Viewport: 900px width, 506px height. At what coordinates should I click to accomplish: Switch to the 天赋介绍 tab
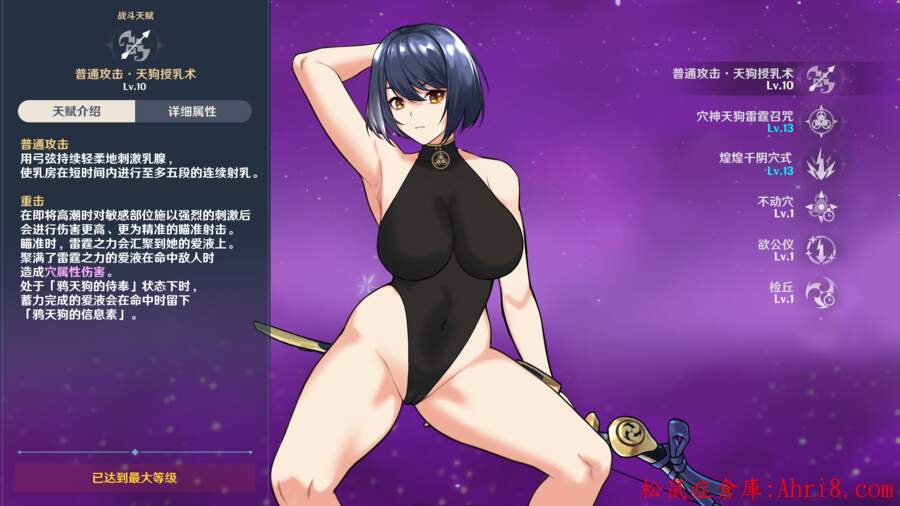point(76,111)
